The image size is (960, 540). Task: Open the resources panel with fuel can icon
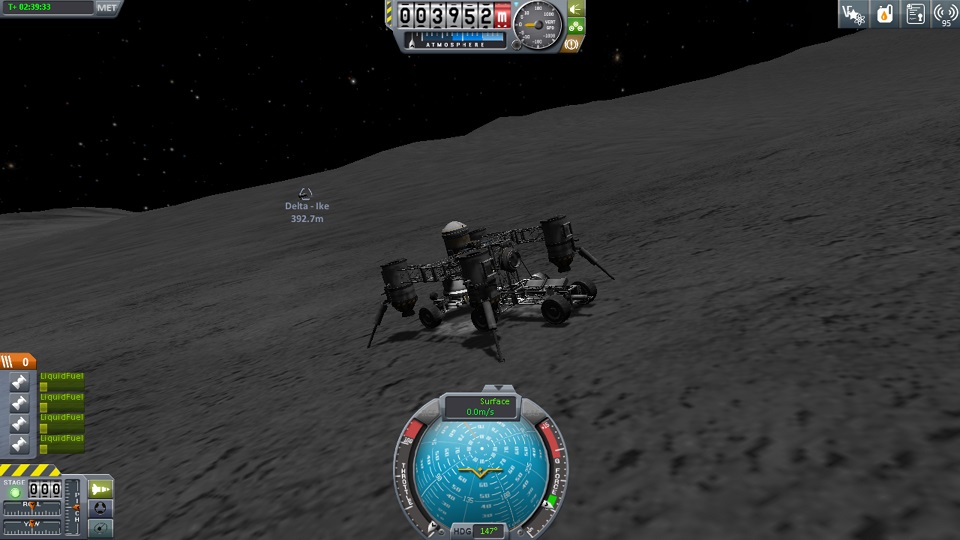point(884,13)
